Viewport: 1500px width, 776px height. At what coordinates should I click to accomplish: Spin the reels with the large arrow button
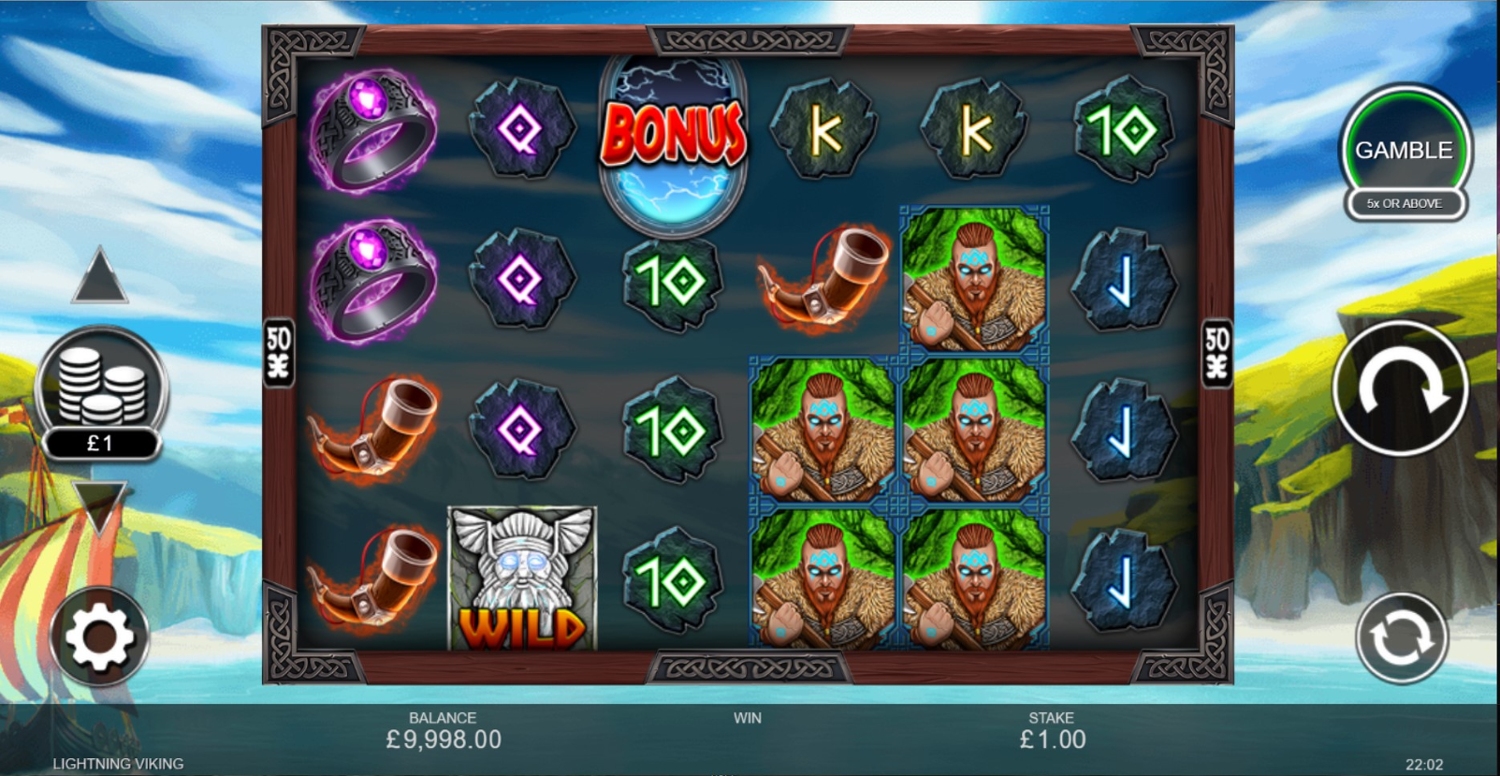click(1400, 388)
